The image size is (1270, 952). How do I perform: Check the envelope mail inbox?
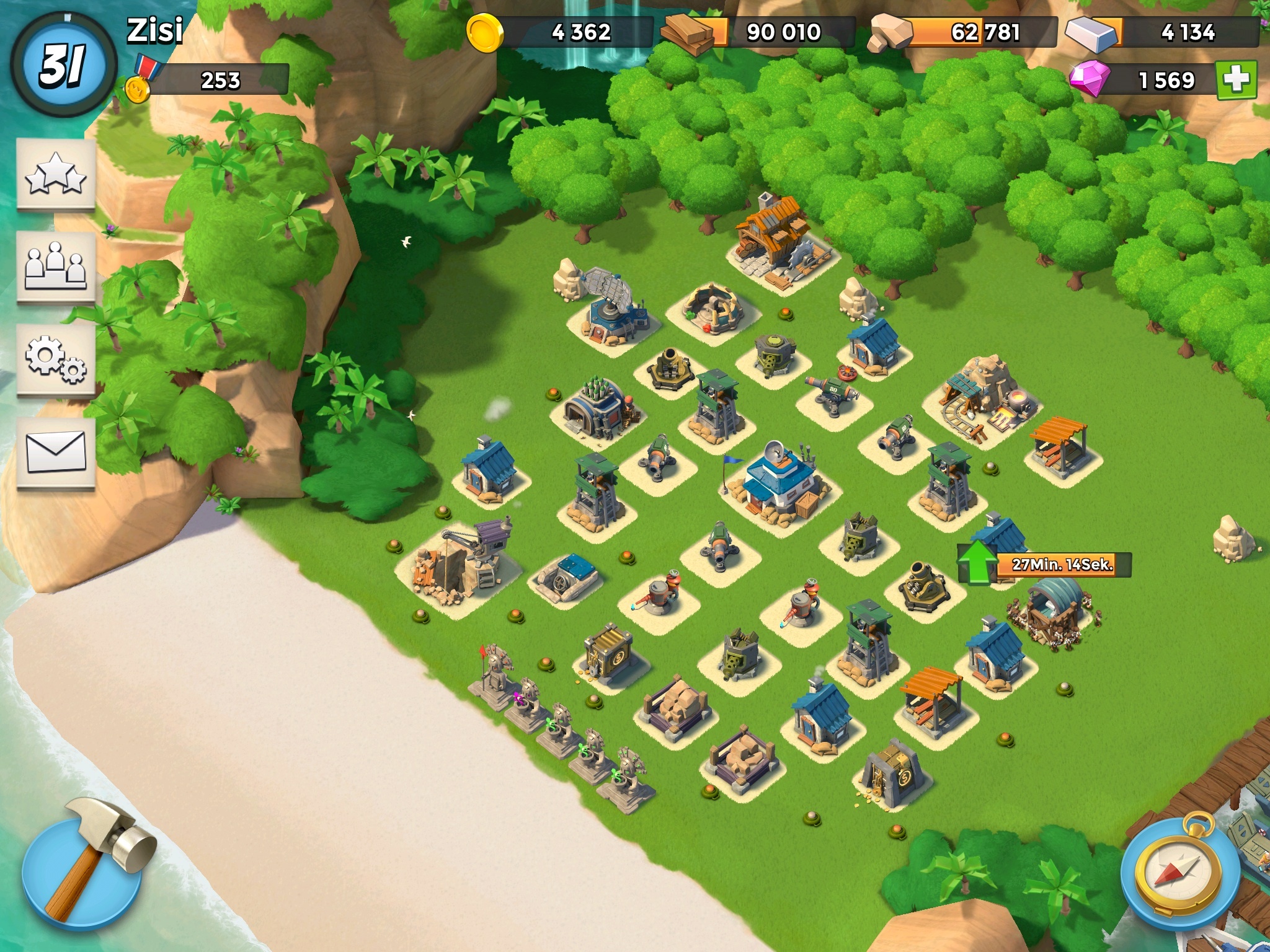coord(56,451)
